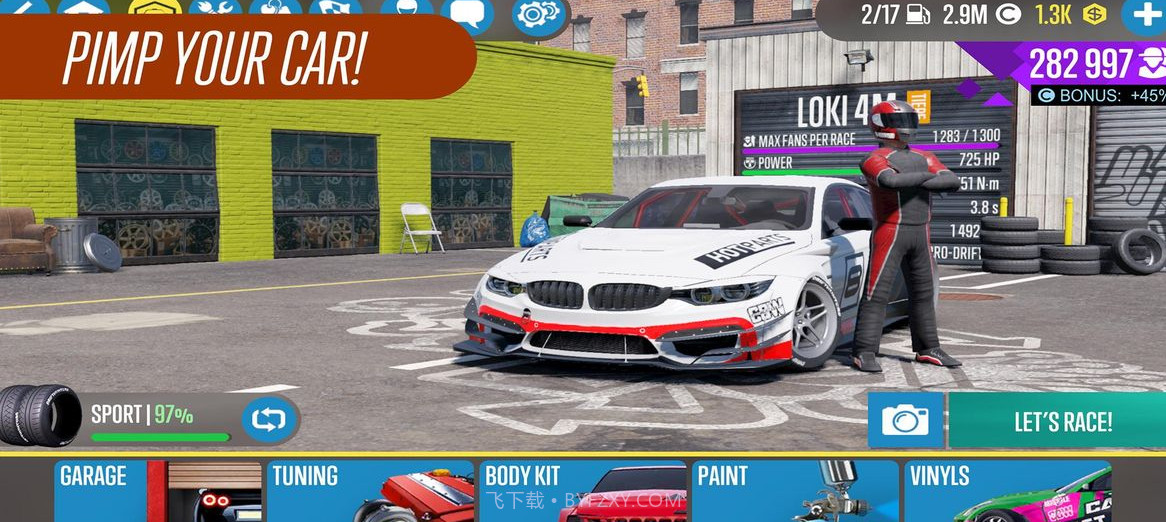Open the Body Kit customization
This screenshot has height=522, width=1166.
coord(584,491)
